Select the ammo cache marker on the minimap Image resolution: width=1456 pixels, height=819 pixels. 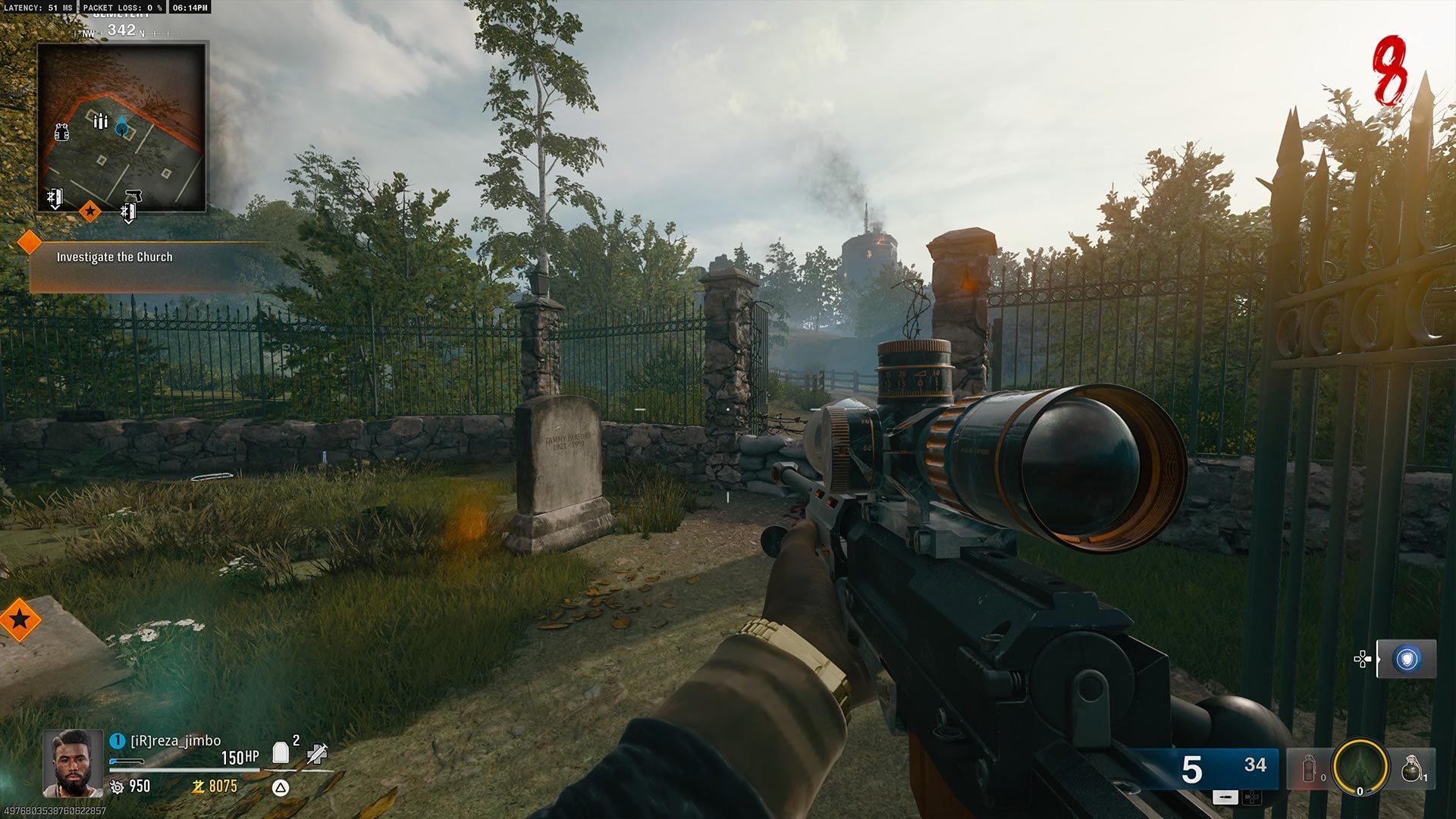coord(100,121)
